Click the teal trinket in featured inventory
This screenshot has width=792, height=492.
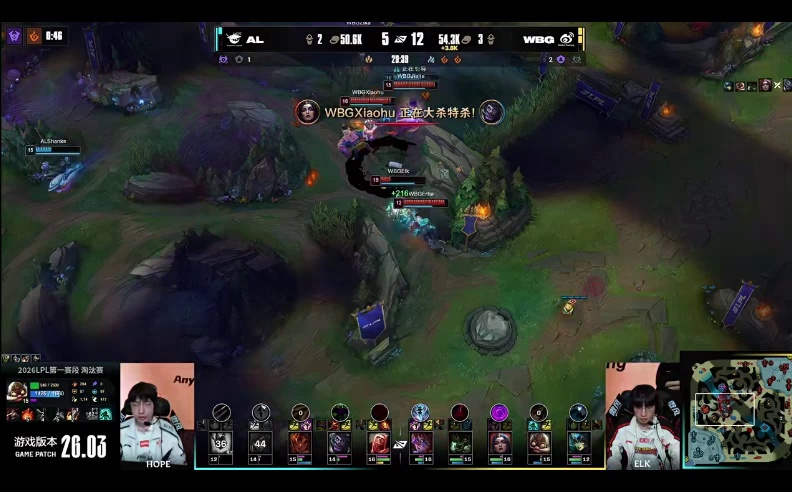[106, 414]
